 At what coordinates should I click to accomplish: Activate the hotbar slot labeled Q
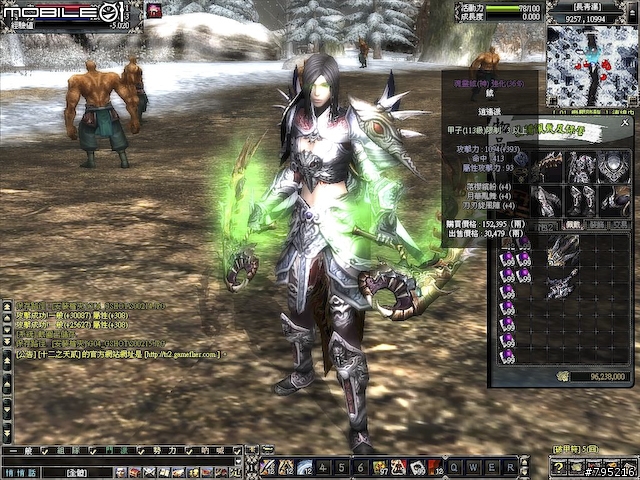(x=454, y=467)
